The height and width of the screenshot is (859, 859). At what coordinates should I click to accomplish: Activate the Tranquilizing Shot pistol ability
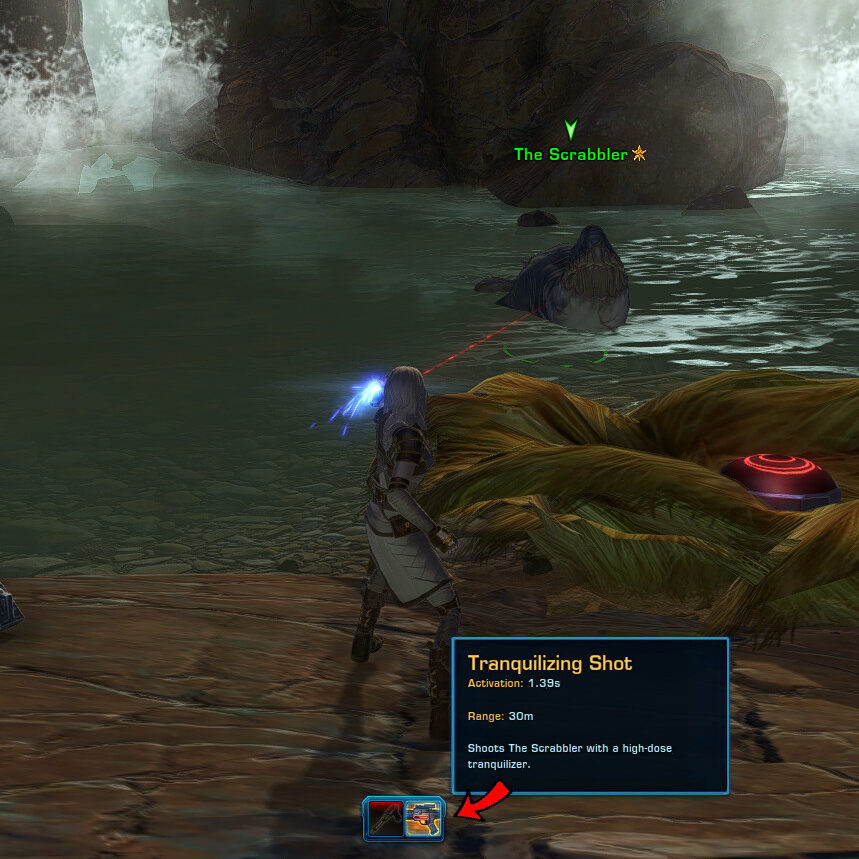point(424,818)
